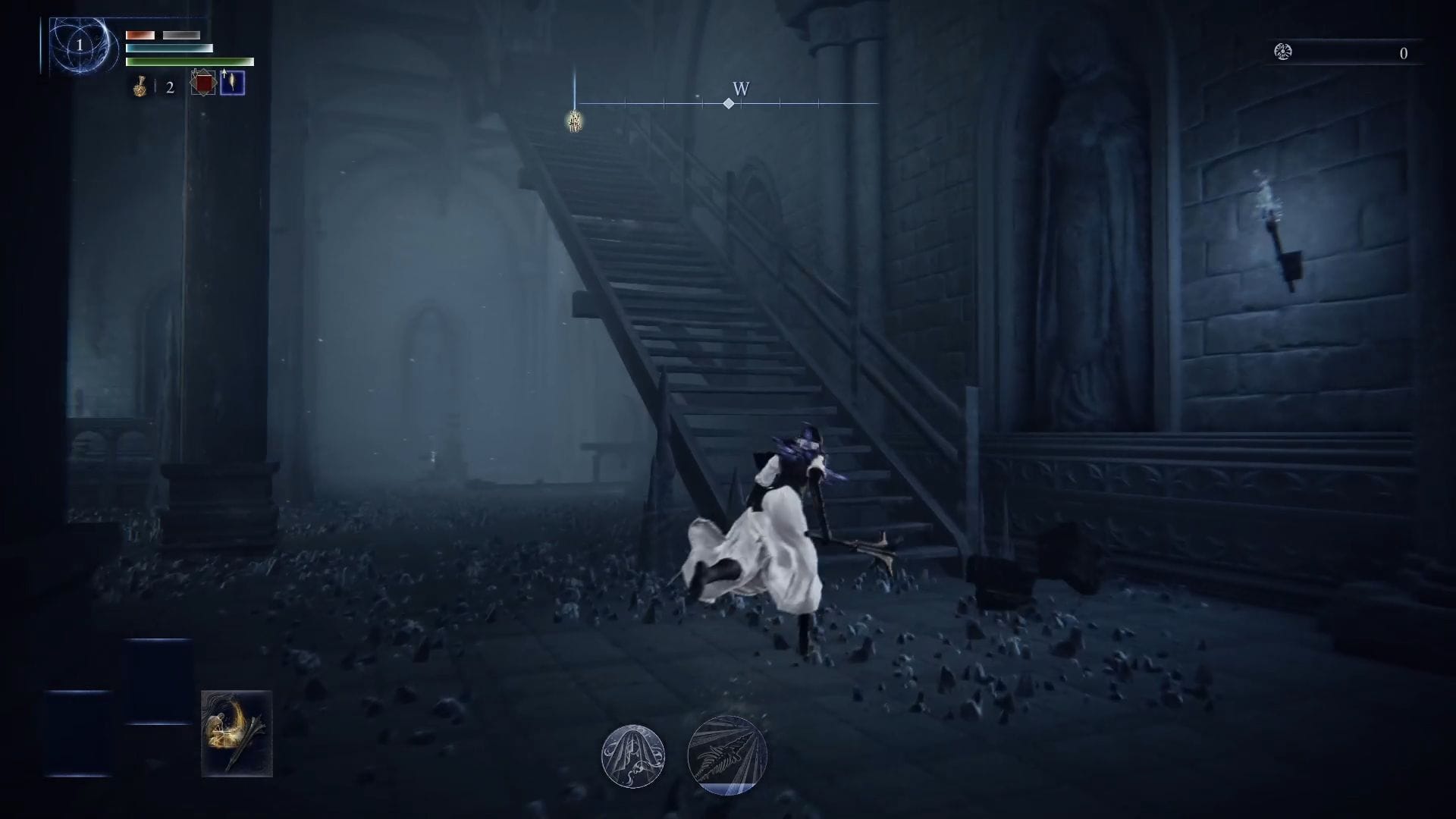1456x819 pixels.
Task: Activate the veiled maiden ability icon
Action: click(x=635, y=756)
